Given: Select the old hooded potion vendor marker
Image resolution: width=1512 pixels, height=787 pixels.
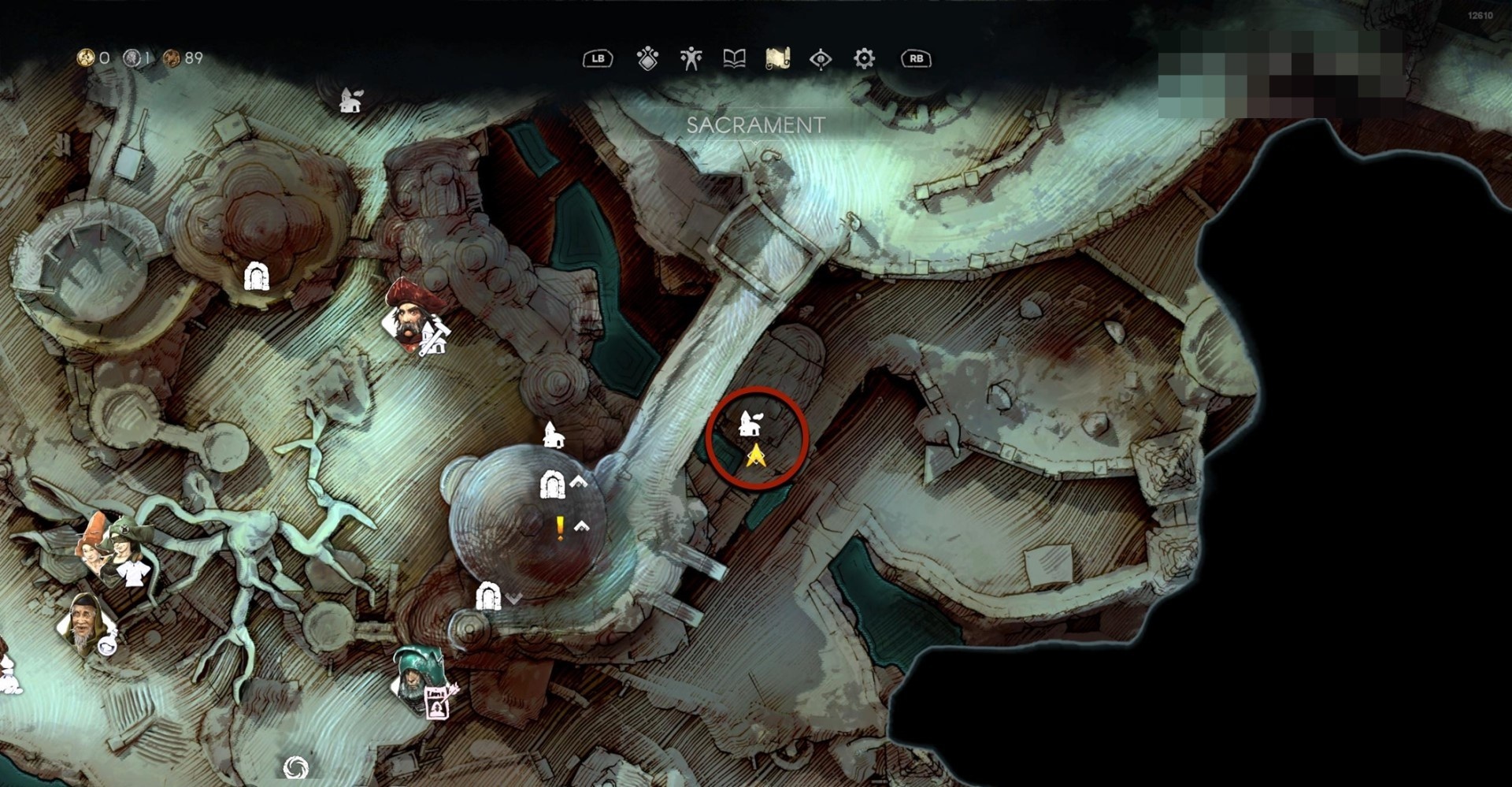Looking at the screenshot, I should pos(83,622).
